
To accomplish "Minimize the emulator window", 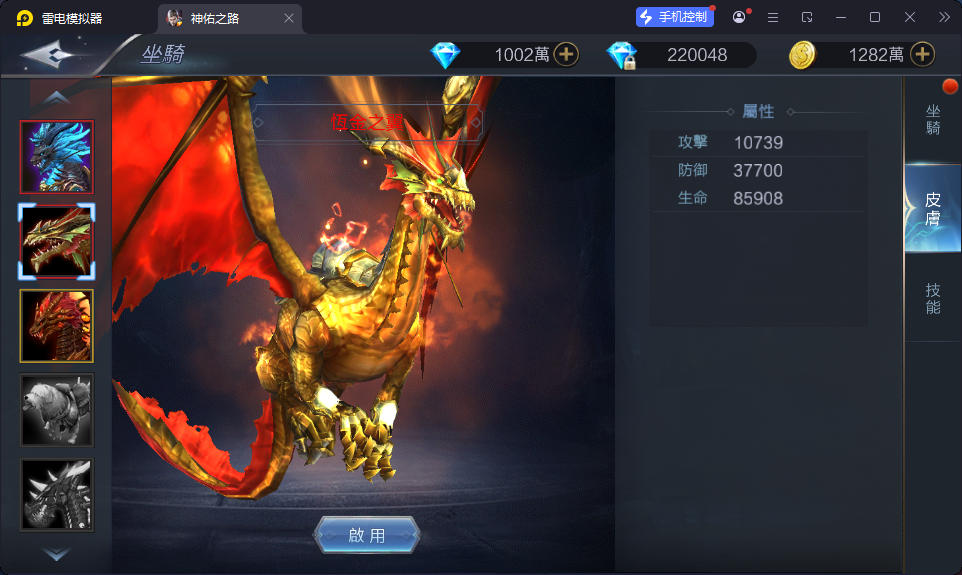I will point(841,17).
